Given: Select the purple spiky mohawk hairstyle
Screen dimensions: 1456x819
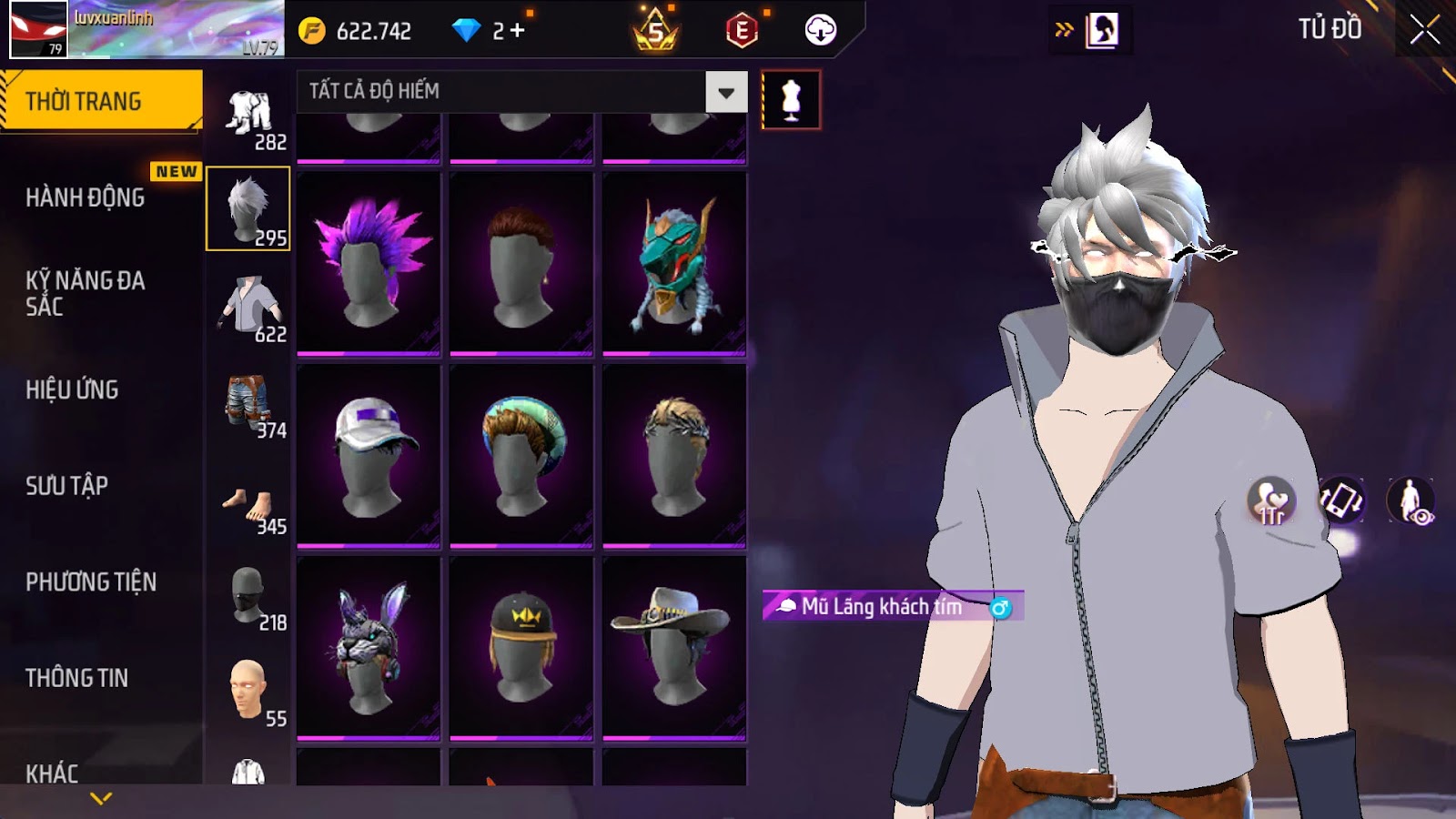Looking at the screenshot, I should tap(369, 263).
